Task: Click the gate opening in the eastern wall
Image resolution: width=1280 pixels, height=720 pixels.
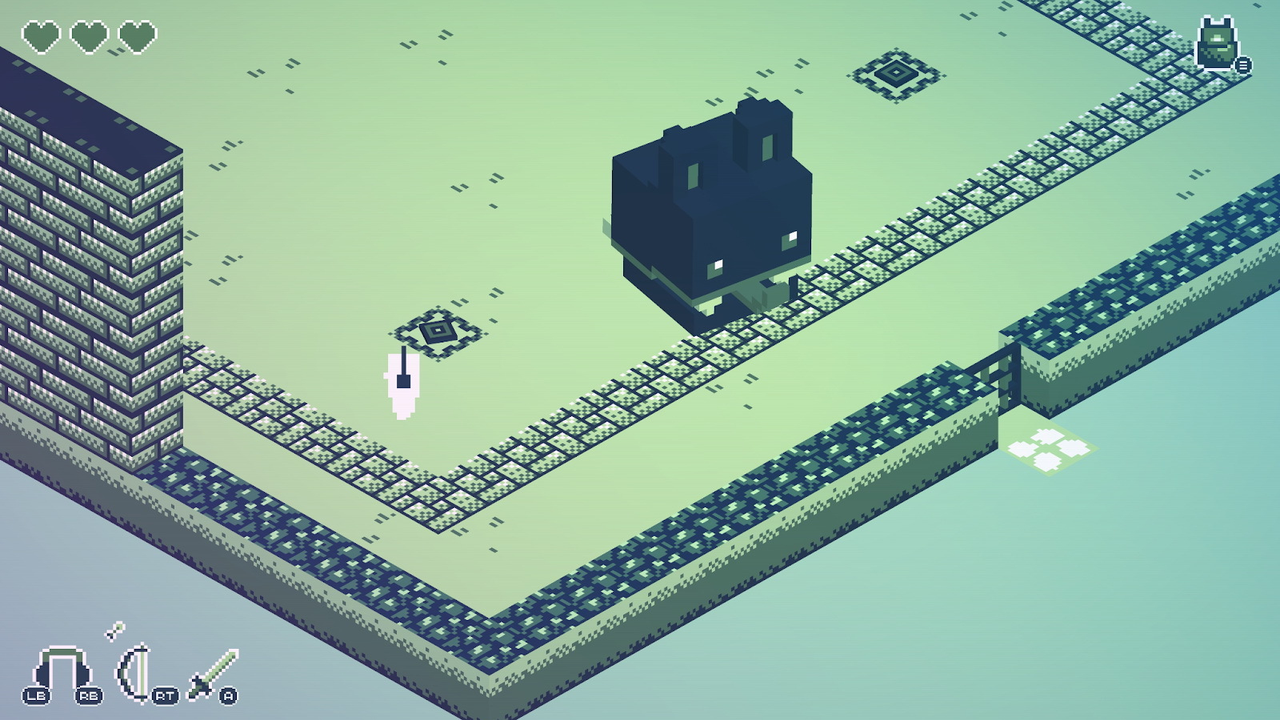Action: click(x=1005, y=375)
